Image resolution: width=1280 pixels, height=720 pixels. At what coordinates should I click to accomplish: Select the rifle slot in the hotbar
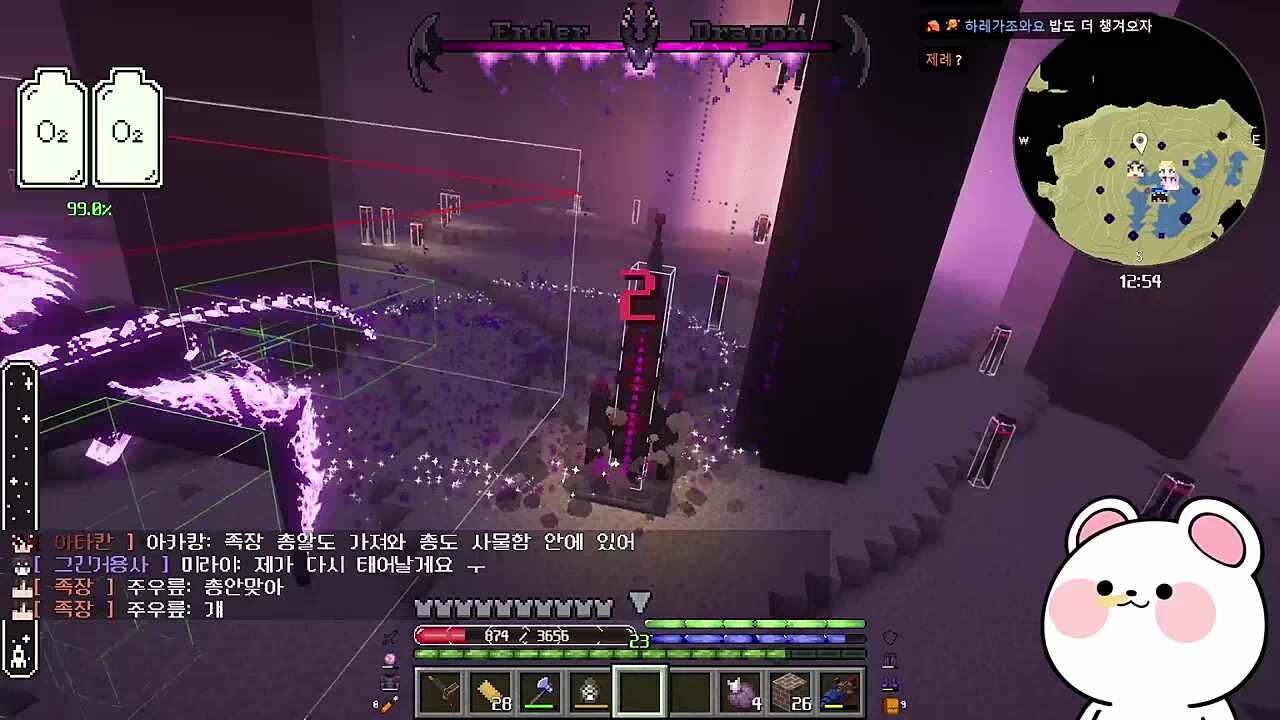(x=440, y=691)
